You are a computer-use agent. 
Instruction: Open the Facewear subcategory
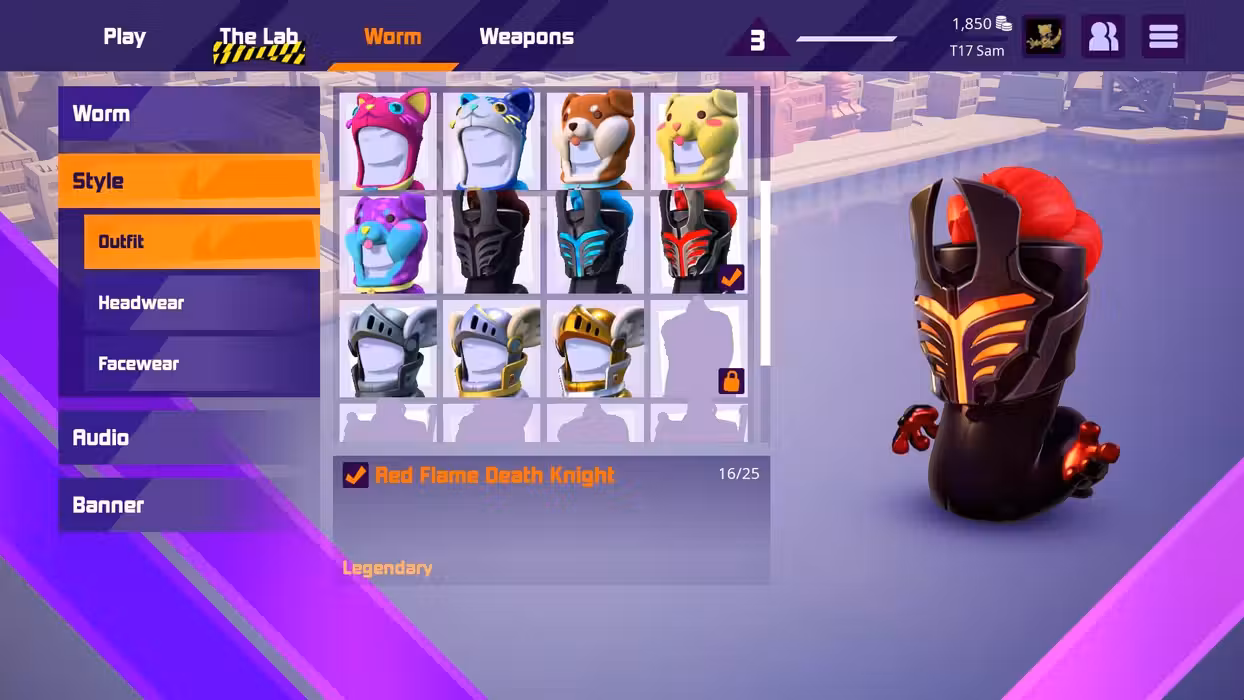pos(201,364)
